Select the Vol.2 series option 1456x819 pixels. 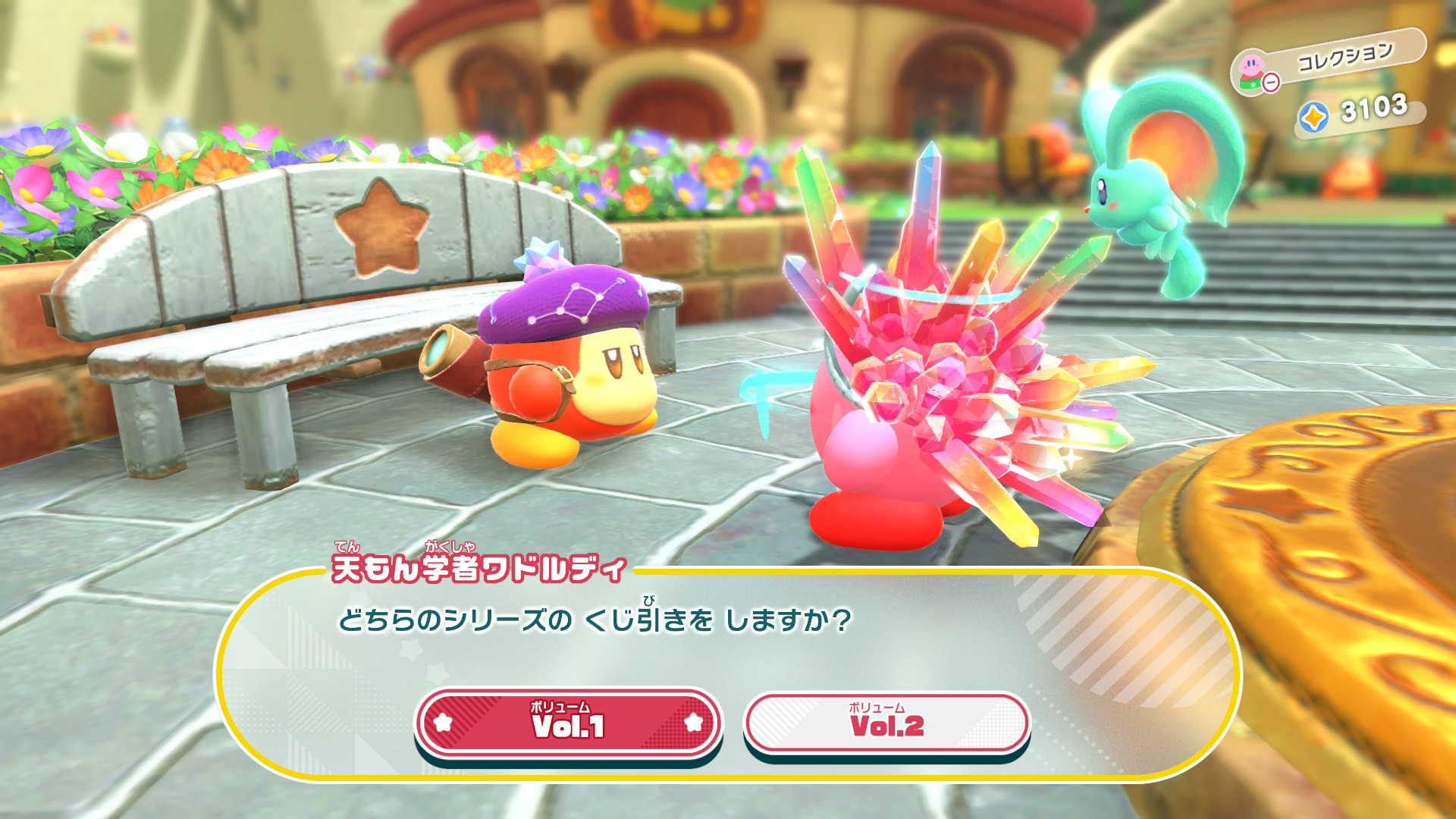[886, 723]
